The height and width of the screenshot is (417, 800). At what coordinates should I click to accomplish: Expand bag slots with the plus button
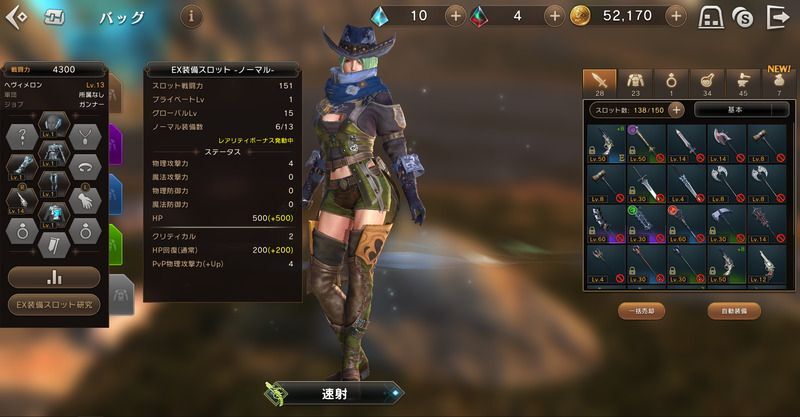point(676,110)
